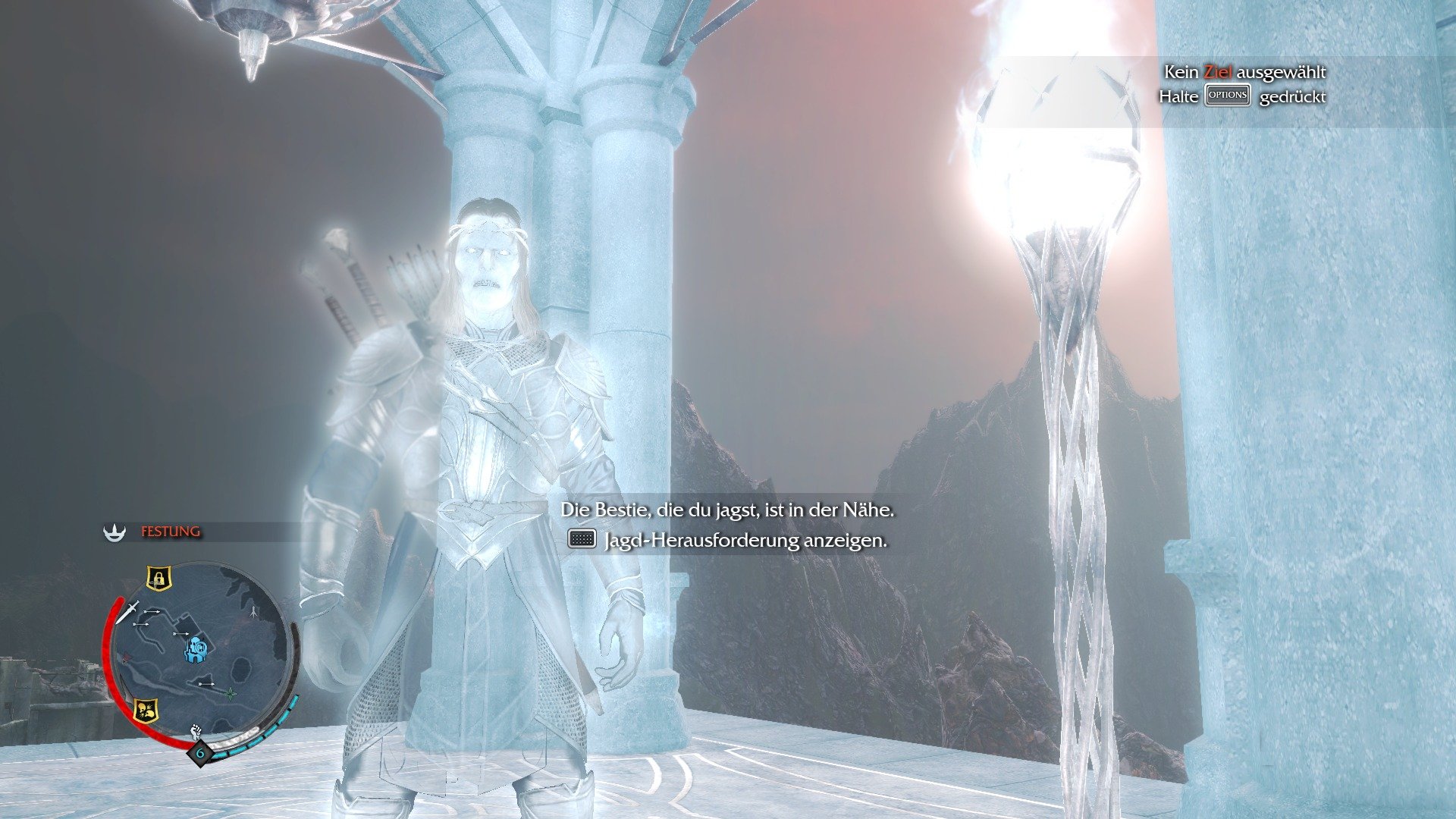Click the blue fortress marker on the minimap
Viewport: 1456px width, 819px height.
tap(197, 649)
